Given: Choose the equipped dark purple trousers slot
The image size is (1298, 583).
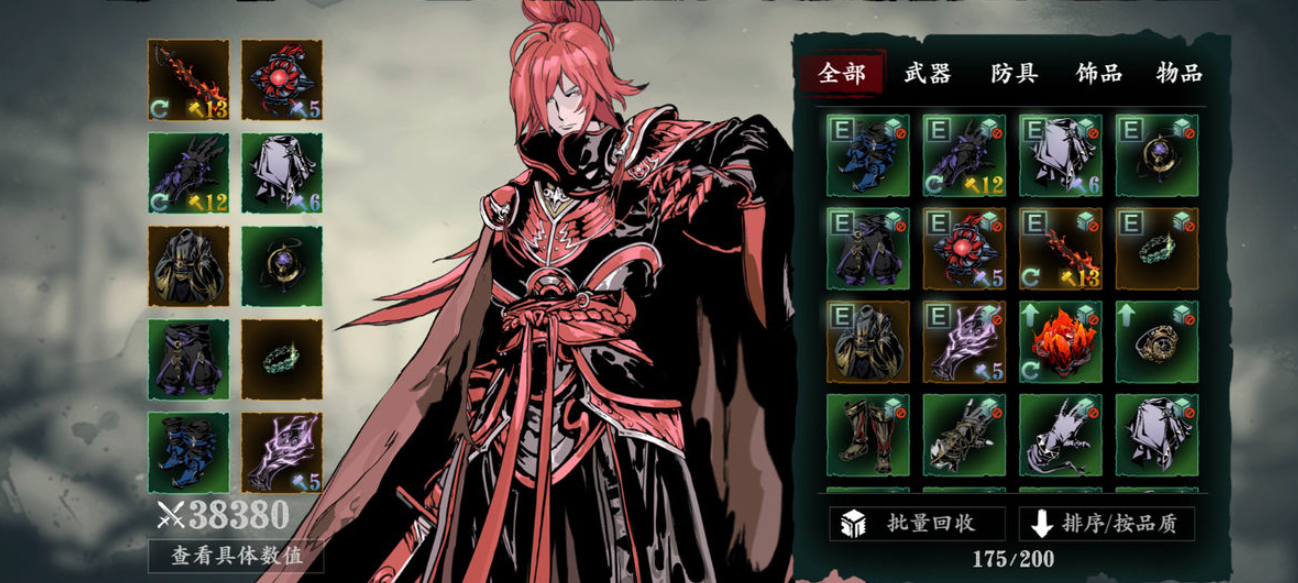Looking at the screenshot, I should click(188, 359).
